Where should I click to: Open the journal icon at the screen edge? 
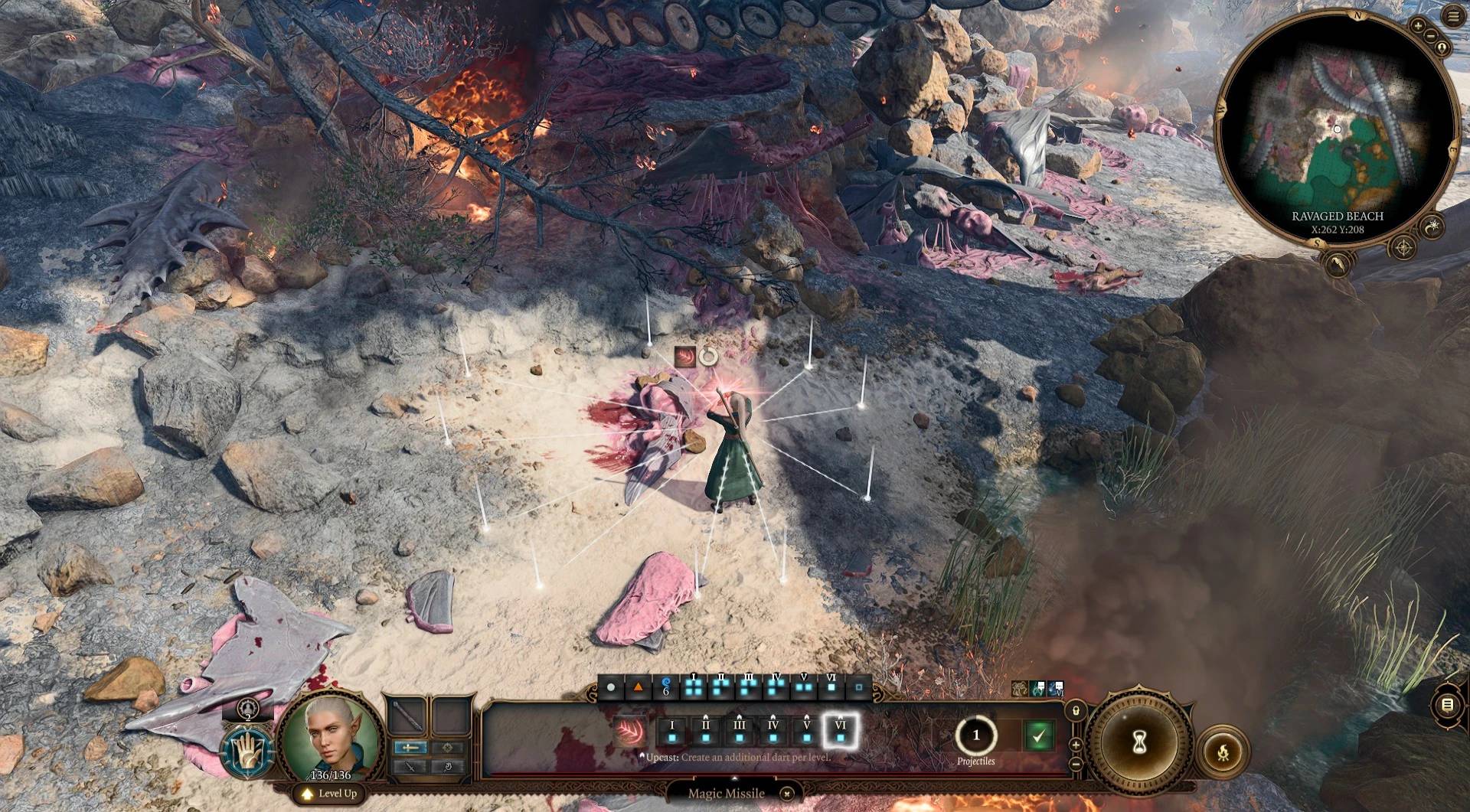[x=1447, y=705]
